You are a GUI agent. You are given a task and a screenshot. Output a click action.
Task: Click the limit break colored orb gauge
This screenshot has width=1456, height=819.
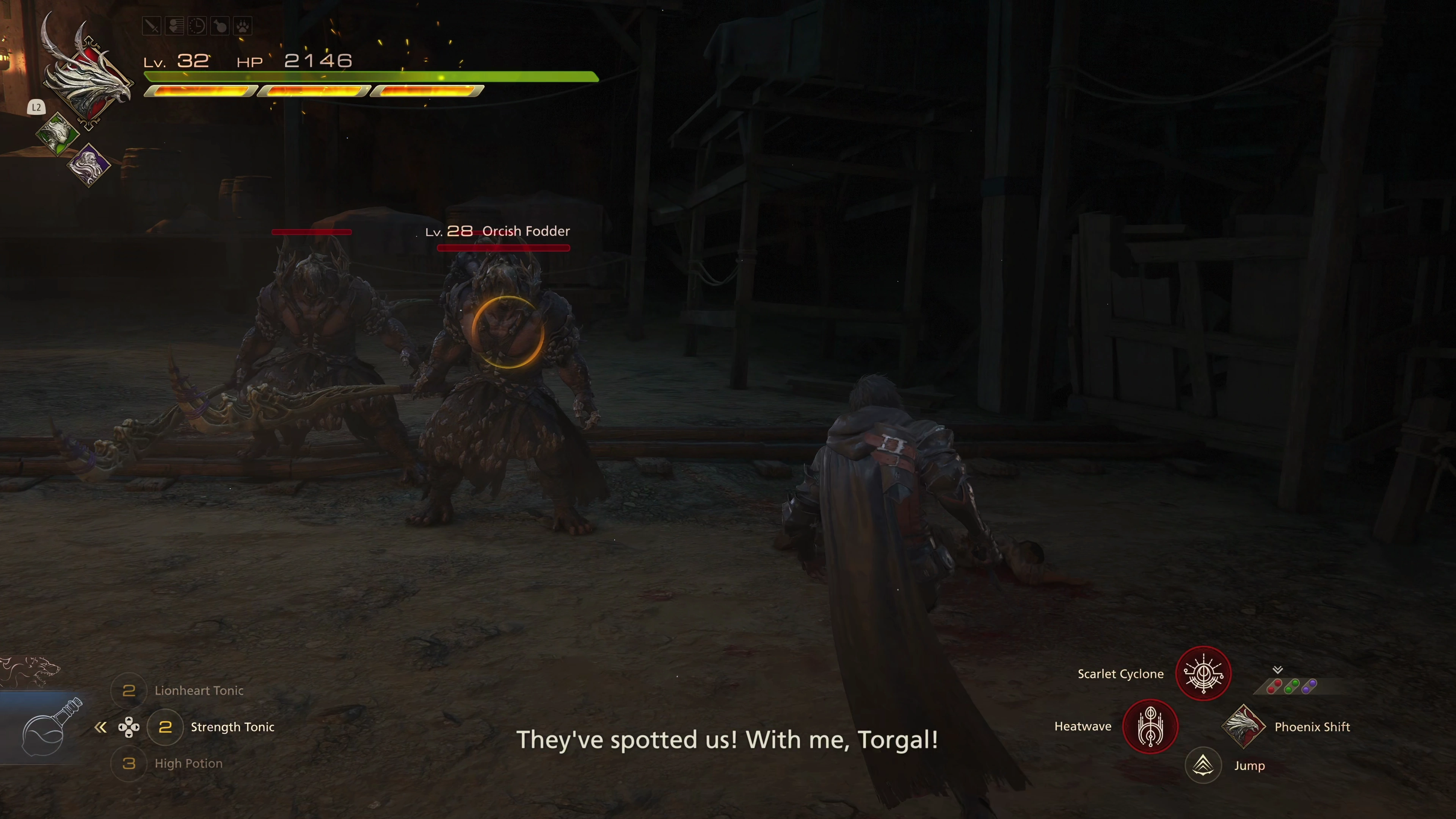(x=1292, y=686)
